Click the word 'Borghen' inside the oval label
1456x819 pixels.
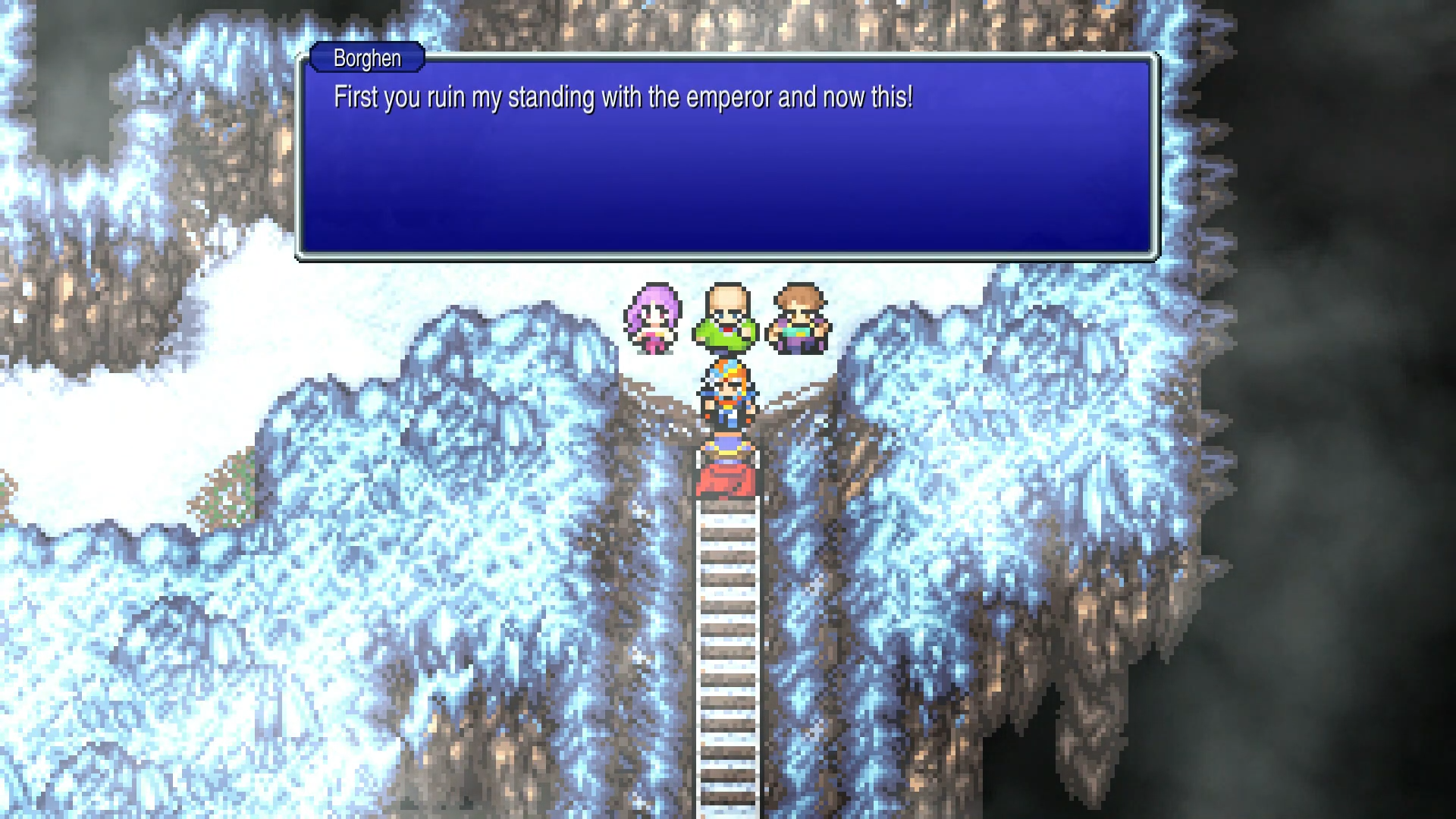[x=366, y=58]
